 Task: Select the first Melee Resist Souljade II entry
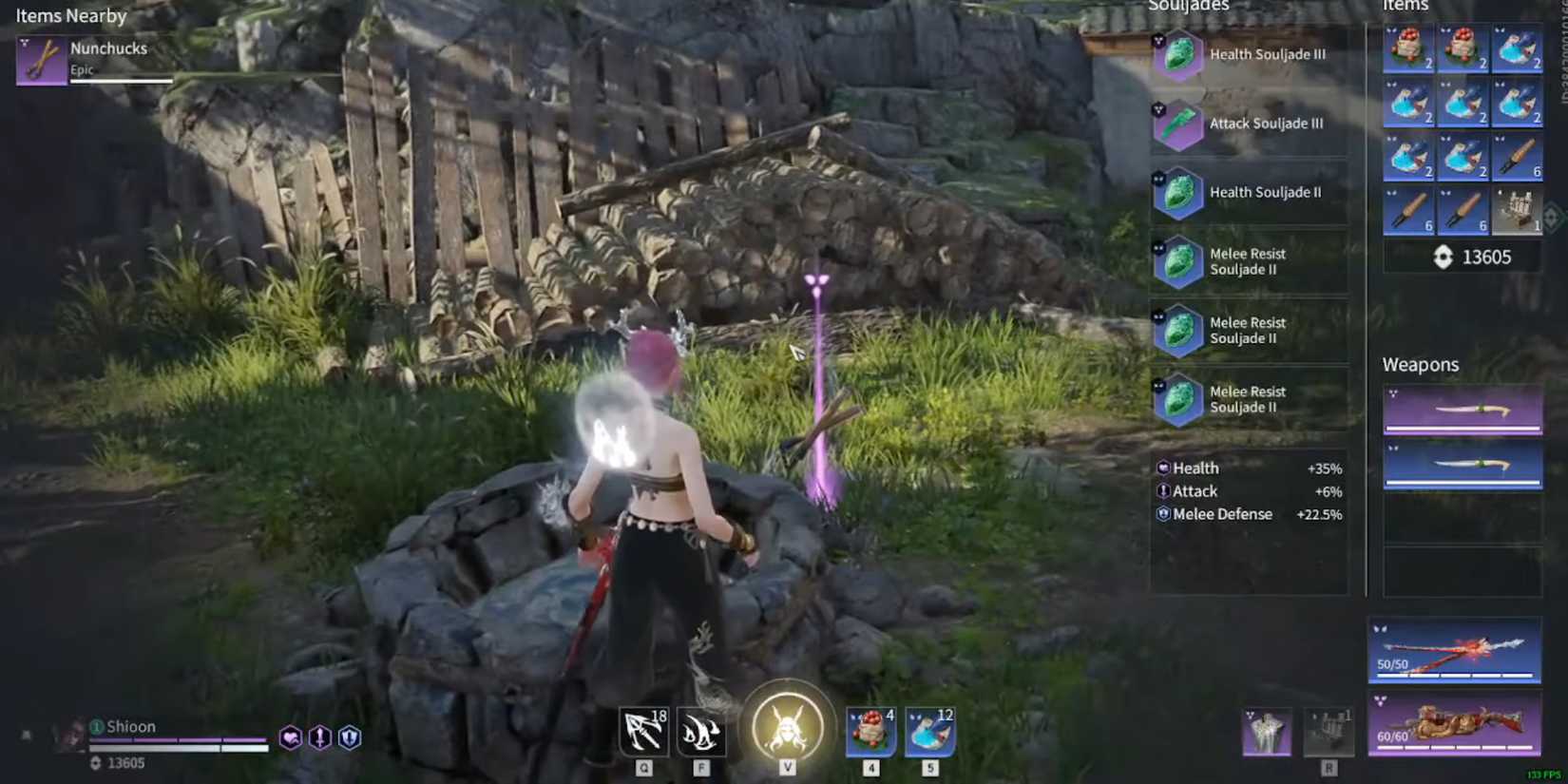1178,261
